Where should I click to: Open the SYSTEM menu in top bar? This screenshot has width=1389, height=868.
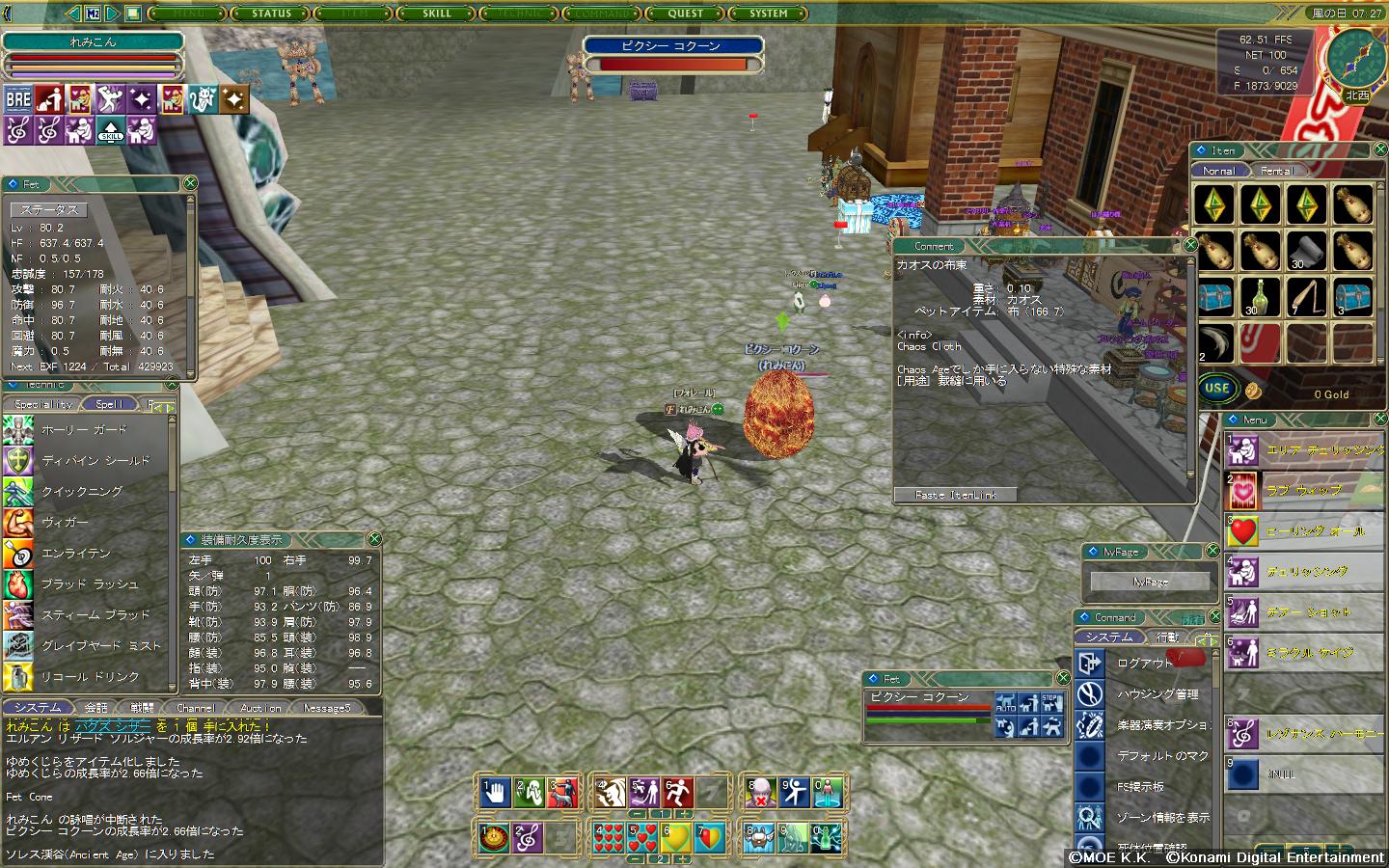click(x=769, y=14)
